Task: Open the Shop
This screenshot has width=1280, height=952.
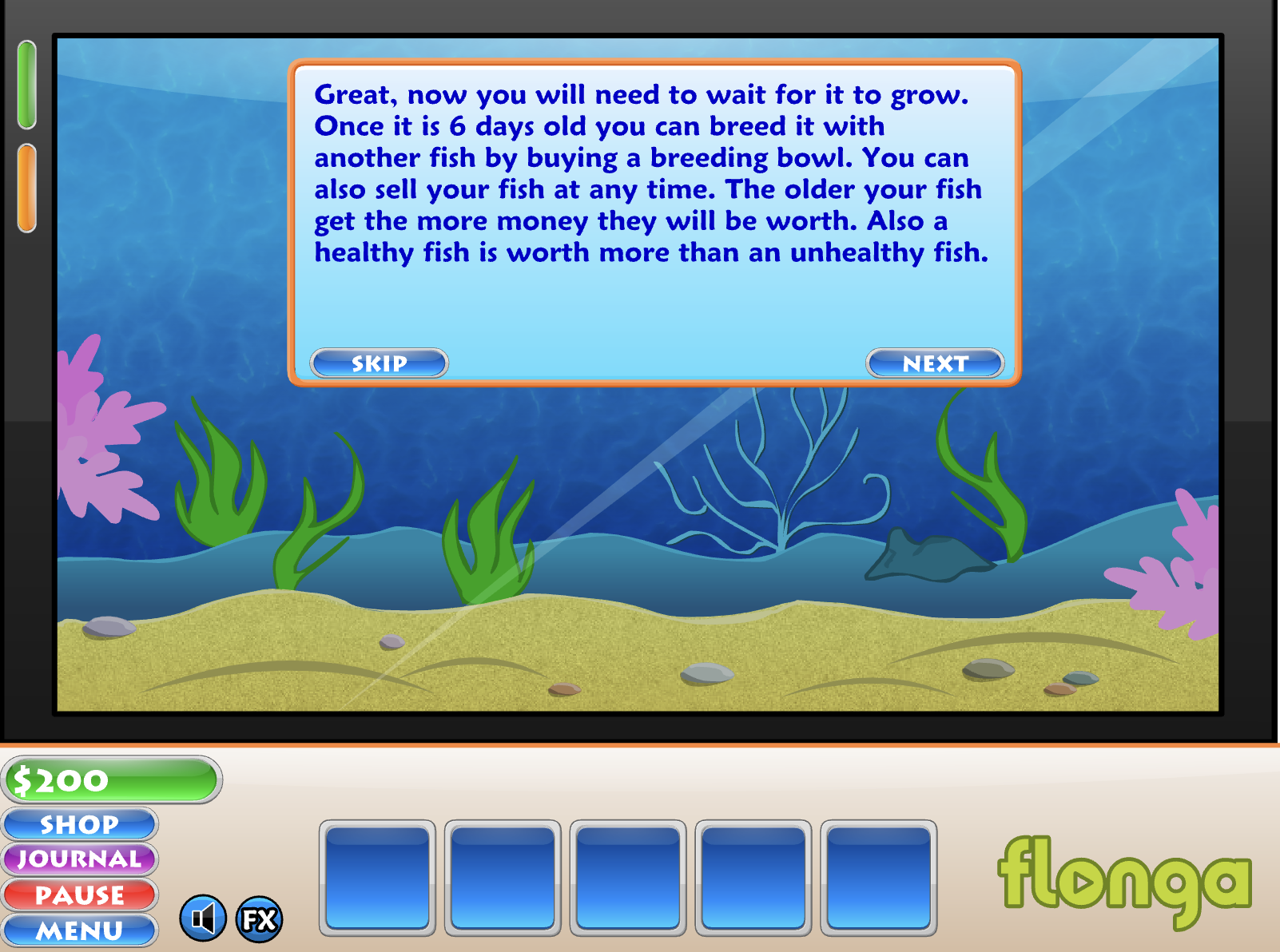Action: tap(80, 824)
